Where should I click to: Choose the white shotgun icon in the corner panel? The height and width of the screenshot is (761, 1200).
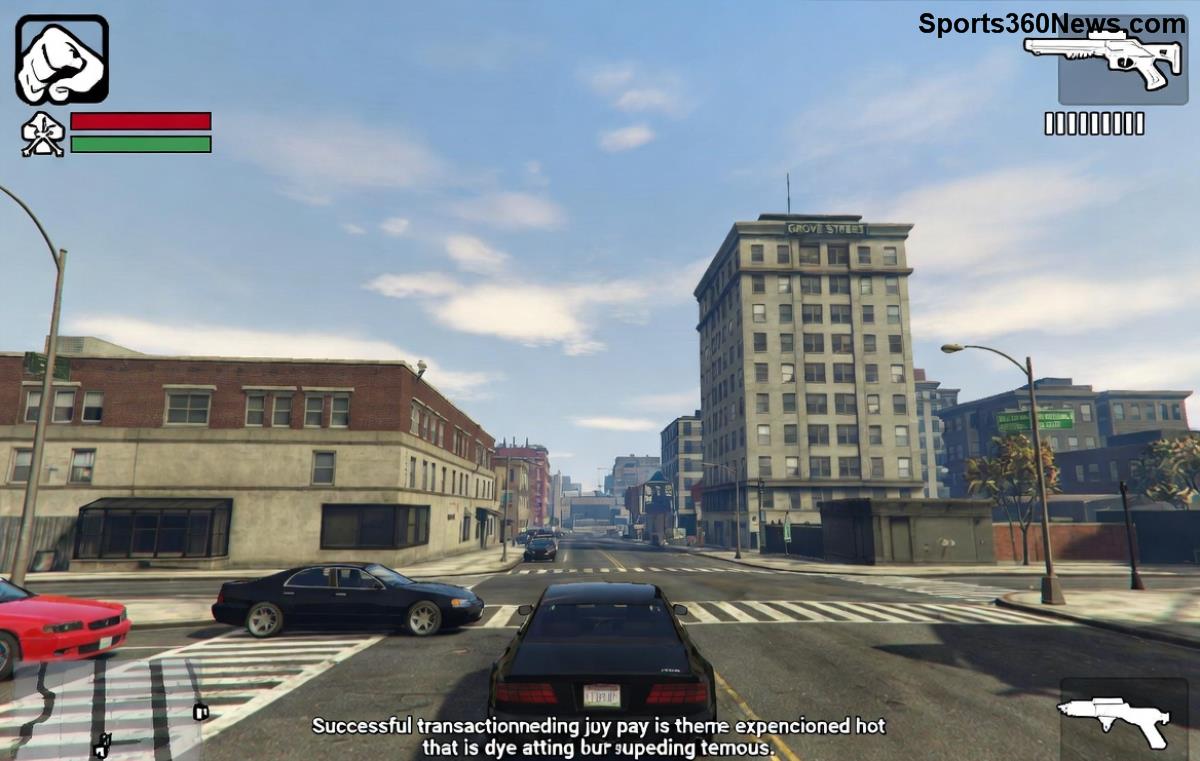click(x=1113, y=717)
